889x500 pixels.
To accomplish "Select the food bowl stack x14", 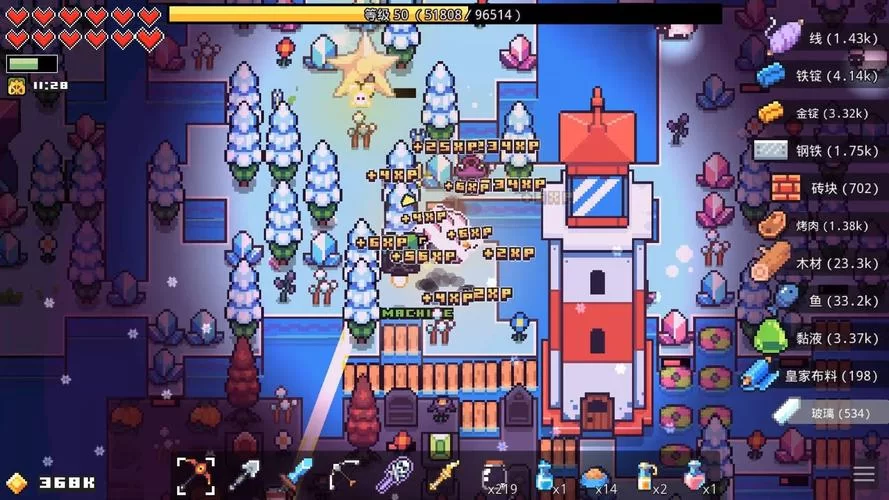I will 598,474.
